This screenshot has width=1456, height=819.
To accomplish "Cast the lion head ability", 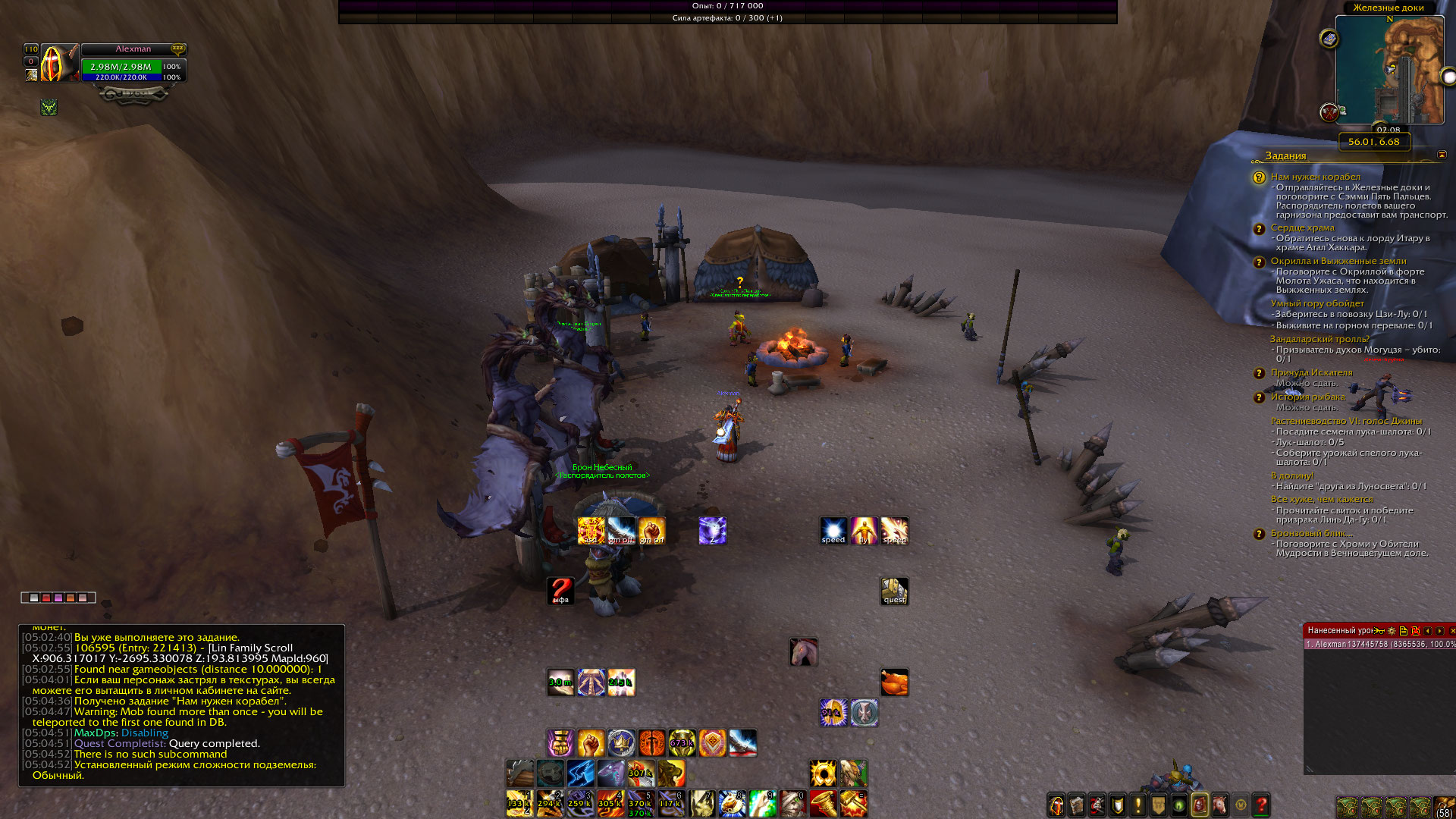I will coord(671,774).
